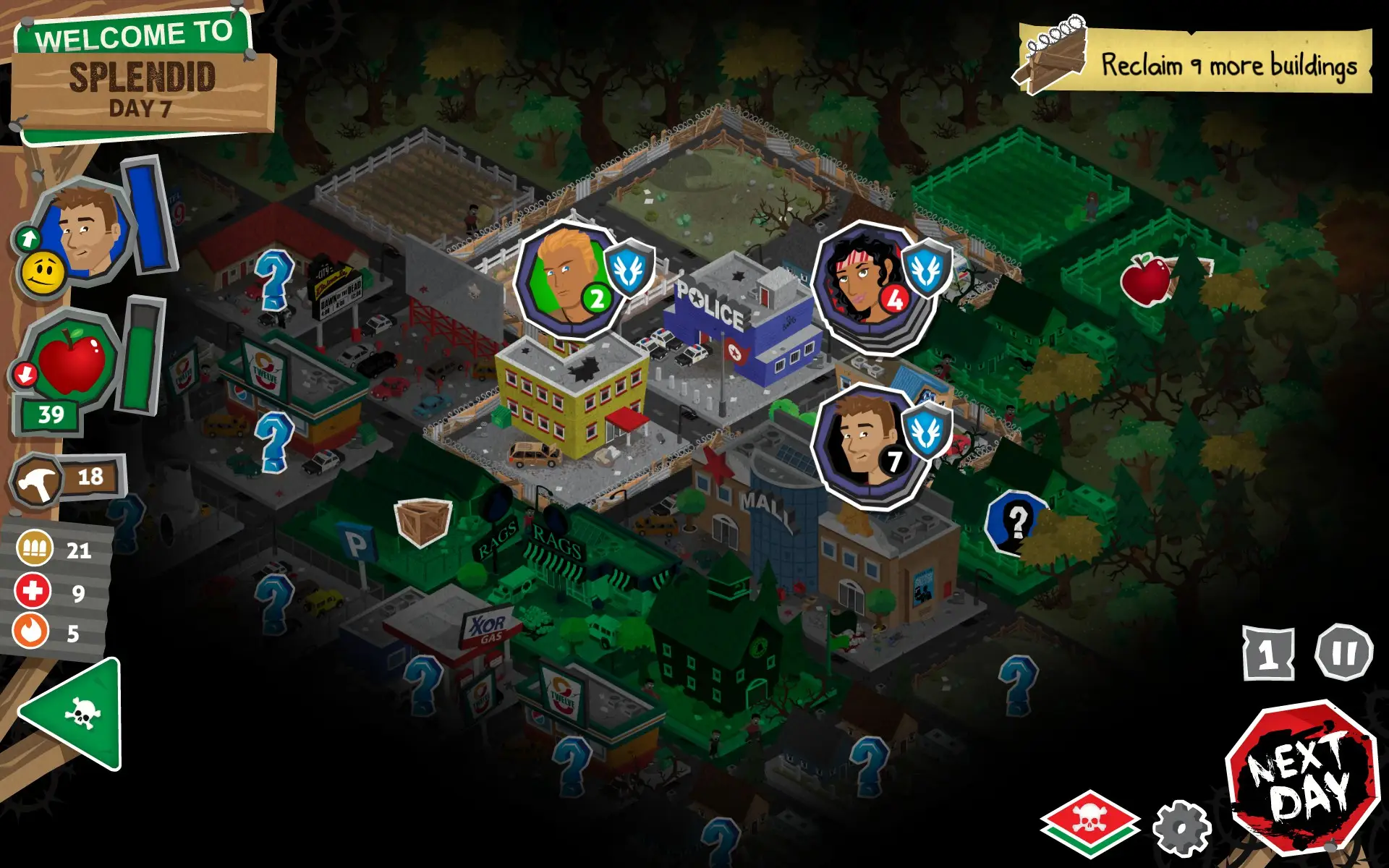Screen dimensions: 1389x868
Task: View the Reclaim 9 more buildings objective
Action: pyautogui.click(x=1195, y=62)
